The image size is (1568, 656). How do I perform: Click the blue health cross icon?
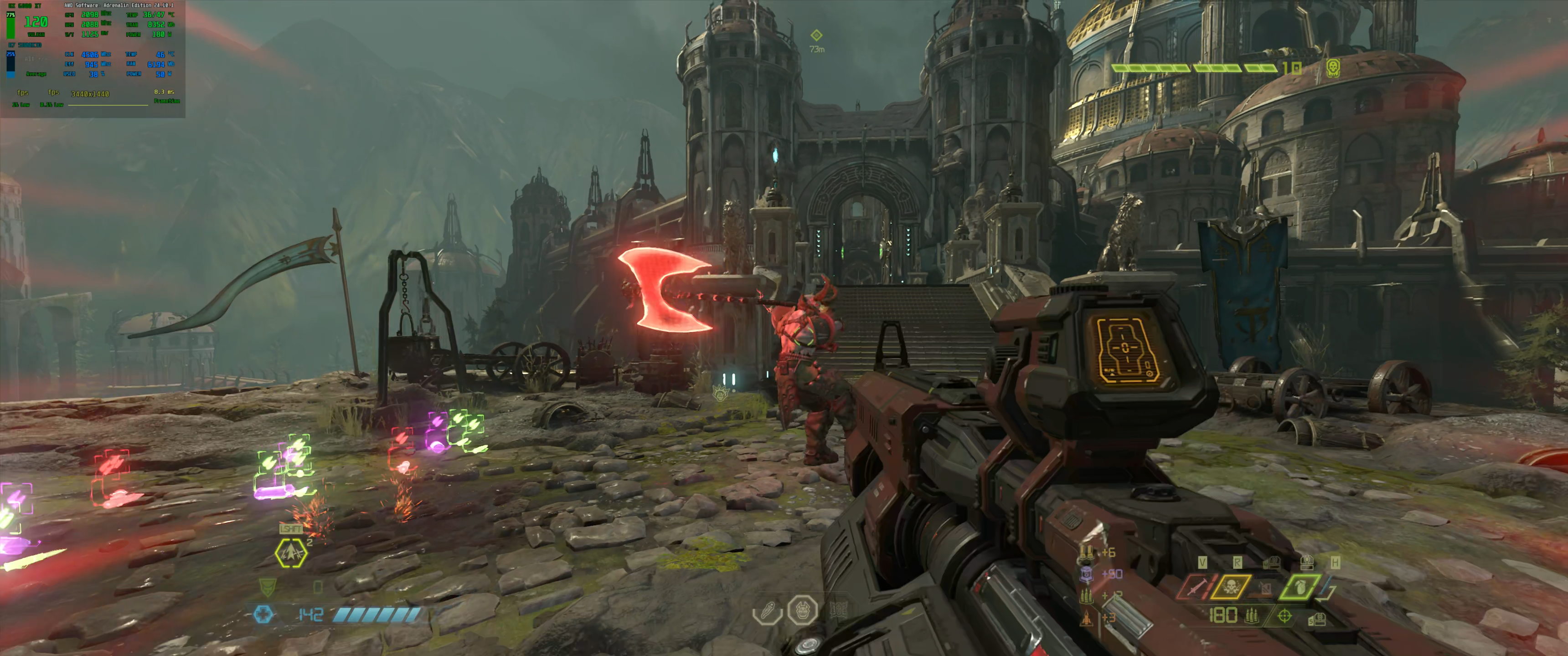click(263, 614)
